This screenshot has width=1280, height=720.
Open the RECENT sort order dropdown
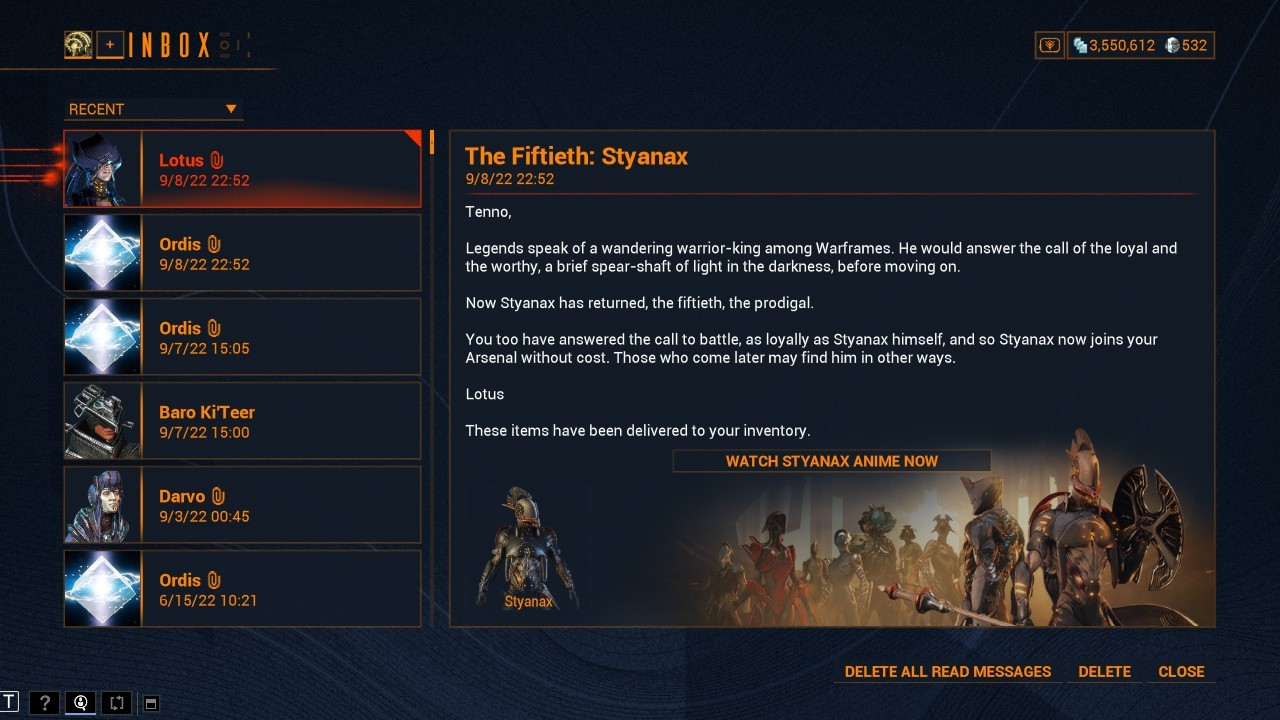coord(152,108)
